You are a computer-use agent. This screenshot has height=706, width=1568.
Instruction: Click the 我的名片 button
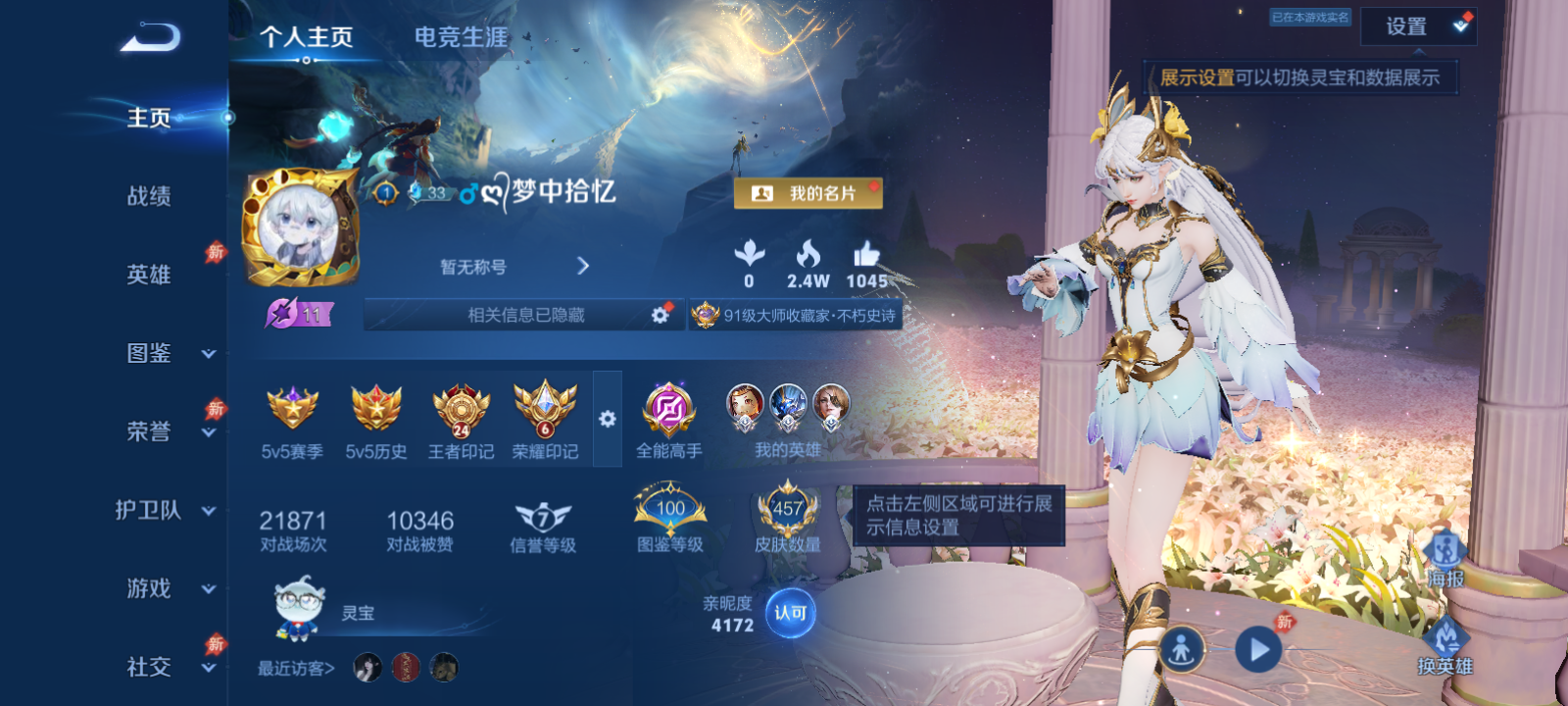807,195
